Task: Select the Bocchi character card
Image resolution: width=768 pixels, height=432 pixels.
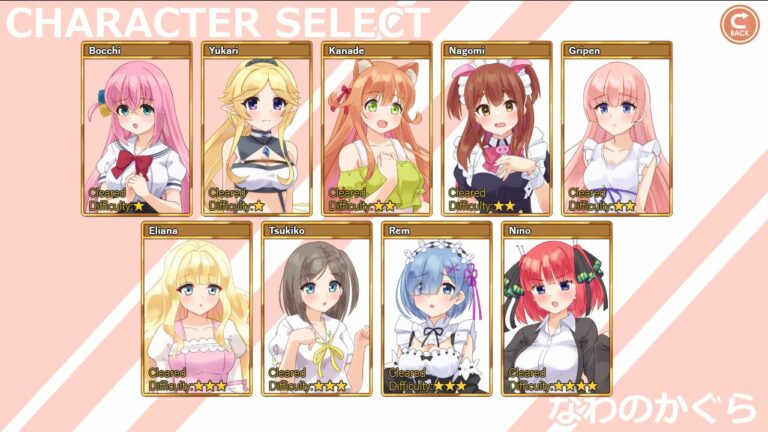Action: click(136, 129)
